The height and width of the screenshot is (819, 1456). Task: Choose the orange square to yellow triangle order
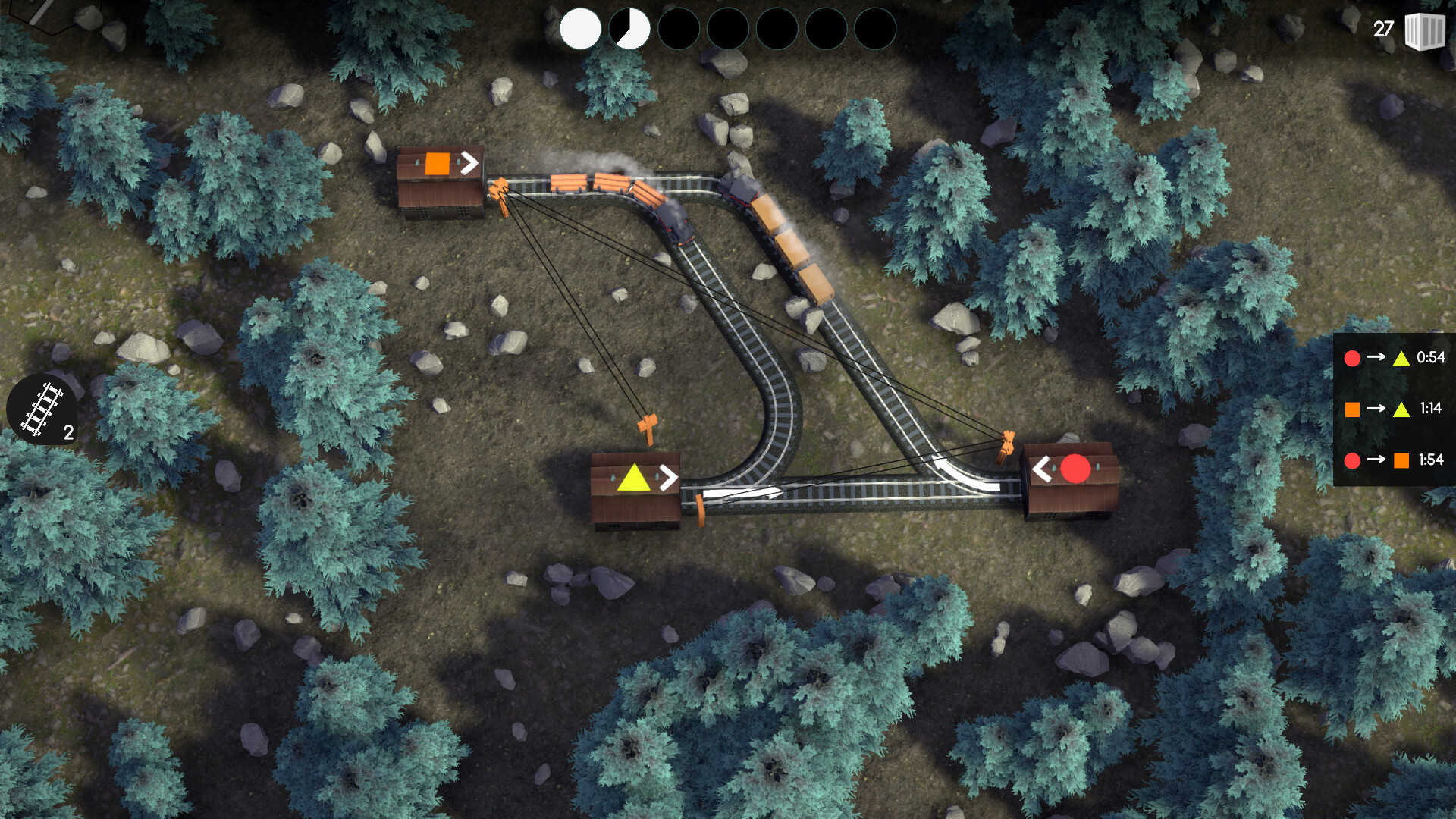point(1394,409)
